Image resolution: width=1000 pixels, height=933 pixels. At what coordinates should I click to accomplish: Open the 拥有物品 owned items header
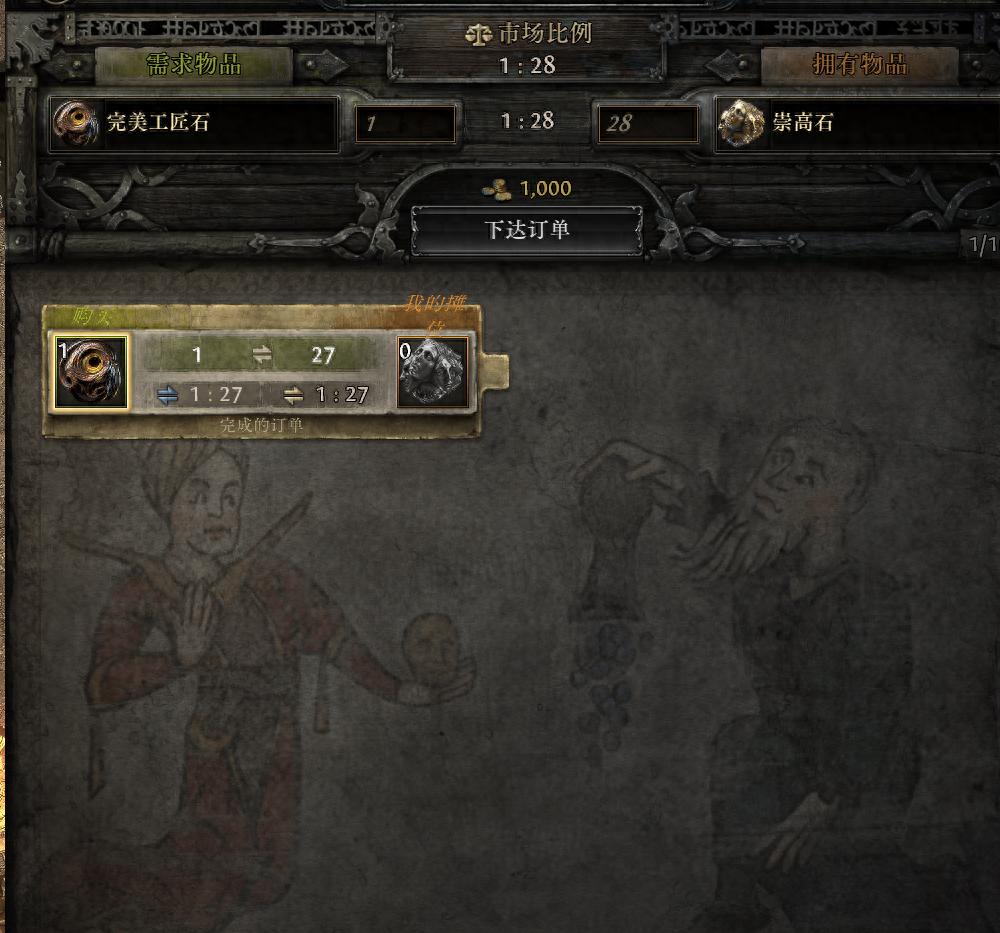pyautogui.click(x=861, y=65)
